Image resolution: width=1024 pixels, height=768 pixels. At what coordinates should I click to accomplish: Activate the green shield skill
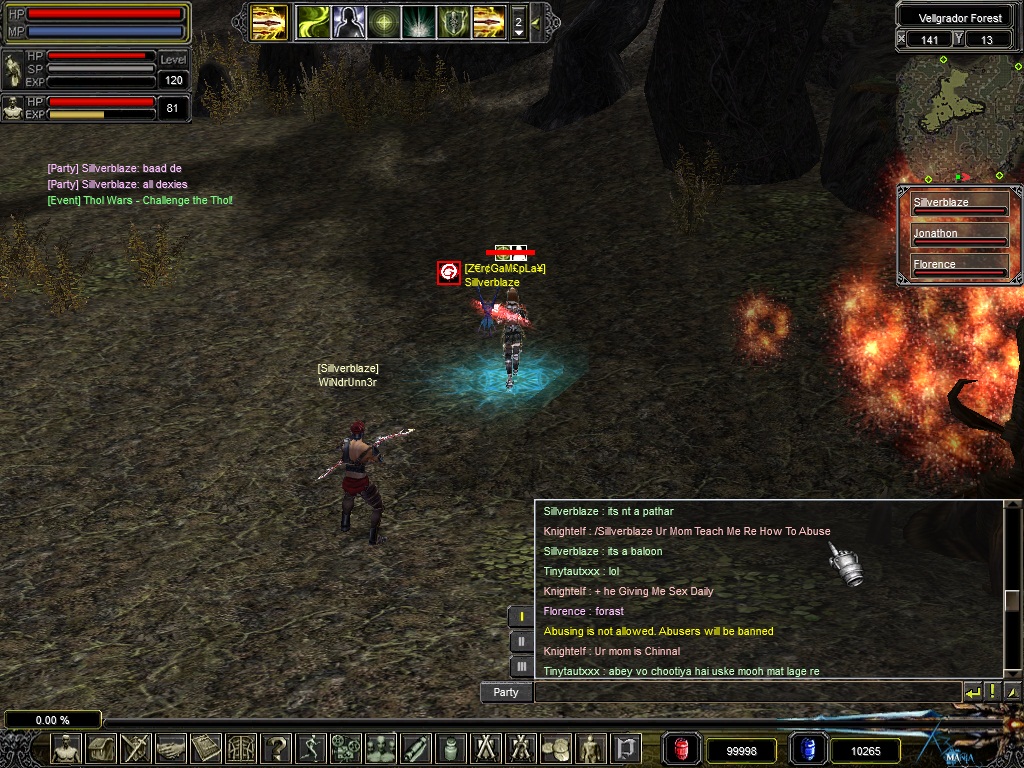pos(454,22)
